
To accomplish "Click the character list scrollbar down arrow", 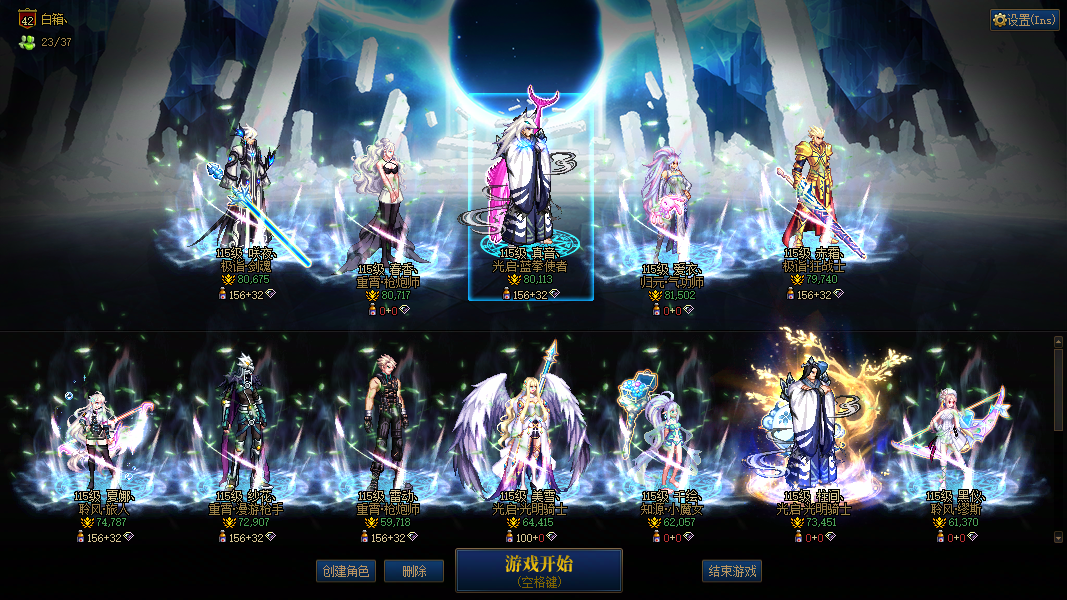I will 1059,537.
